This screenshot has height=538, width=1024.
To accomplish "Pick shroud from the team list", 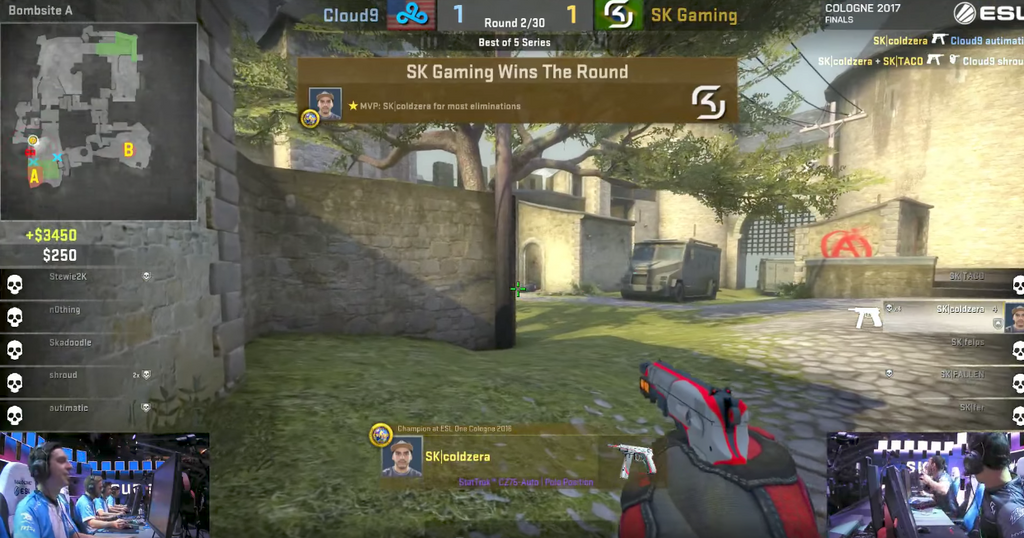I will click(70, 375).
